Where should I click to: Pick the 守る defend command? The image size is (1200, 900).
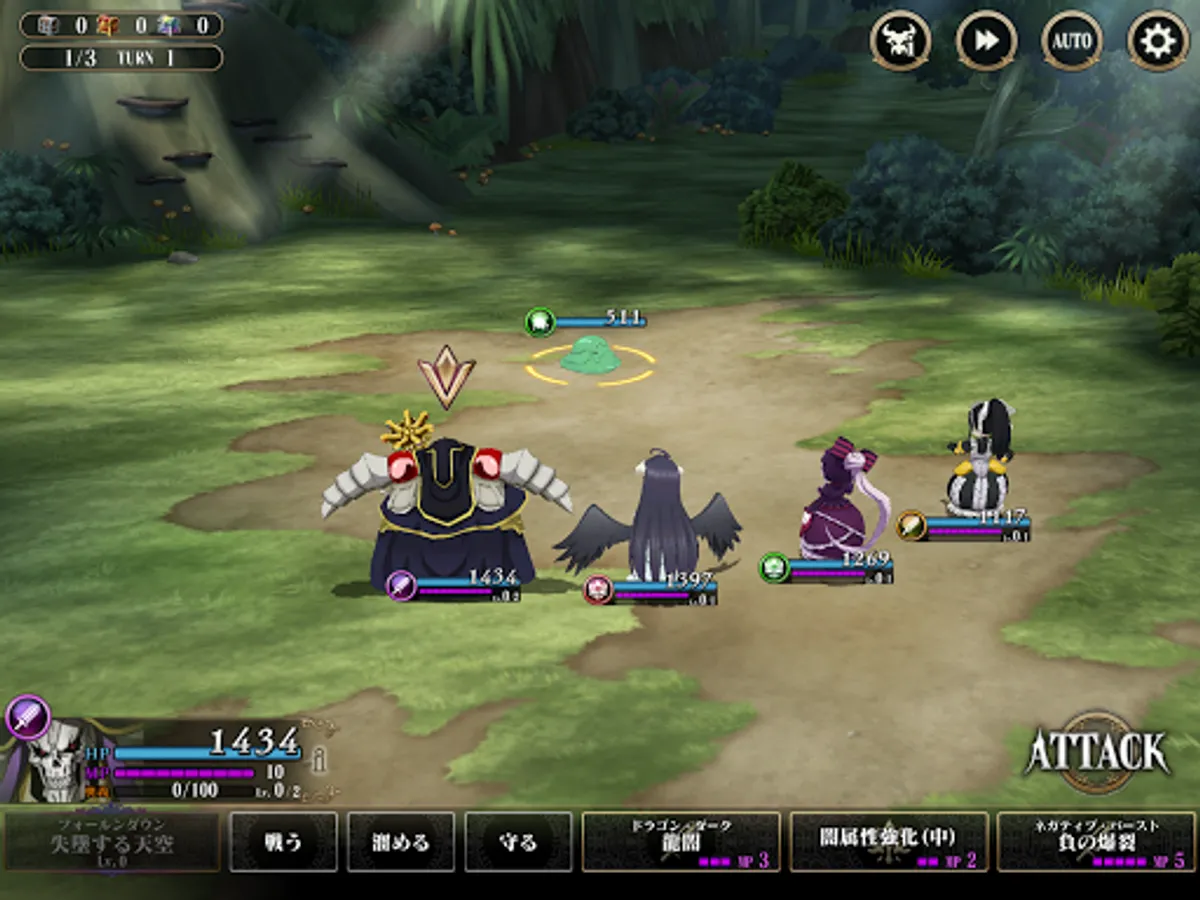point(518,842)
